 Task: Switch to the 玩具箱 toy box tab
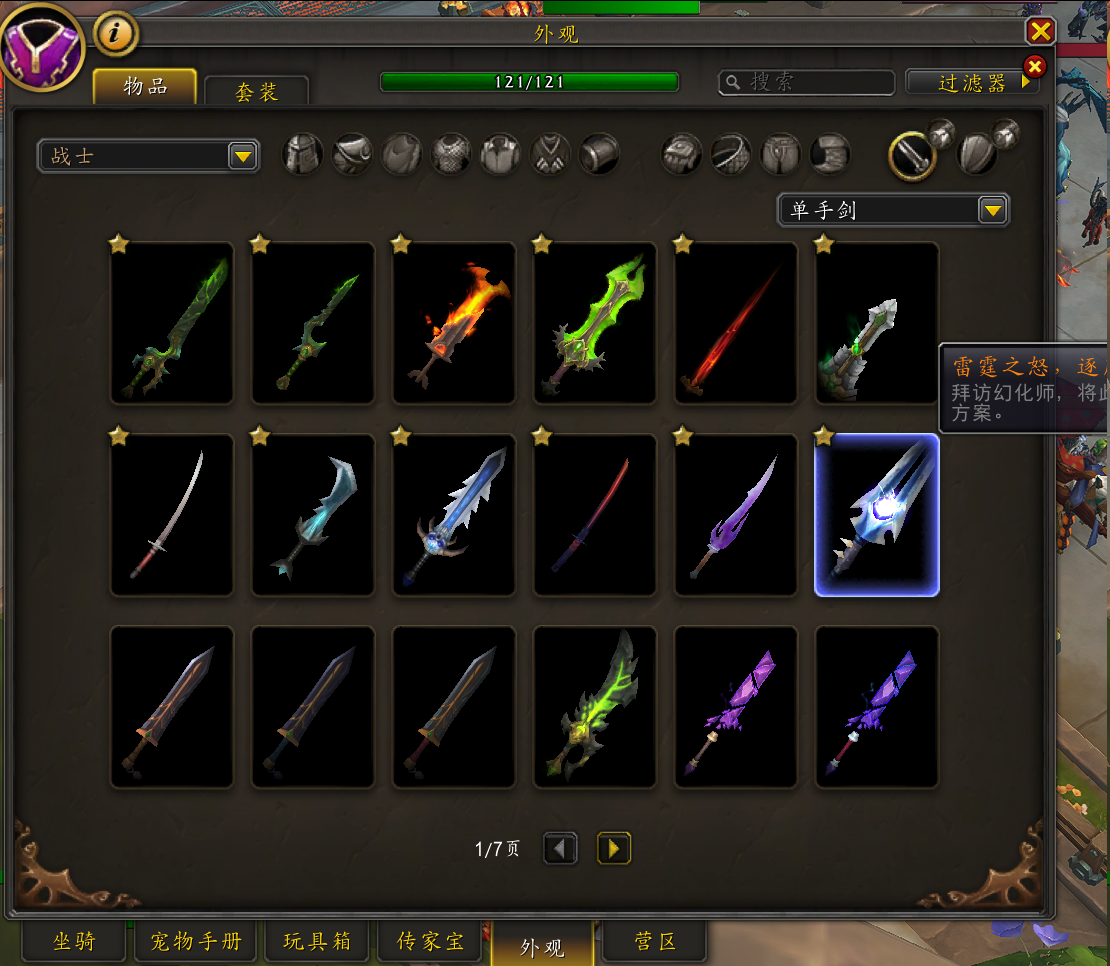pyautogui.click(x=317, y=941)
